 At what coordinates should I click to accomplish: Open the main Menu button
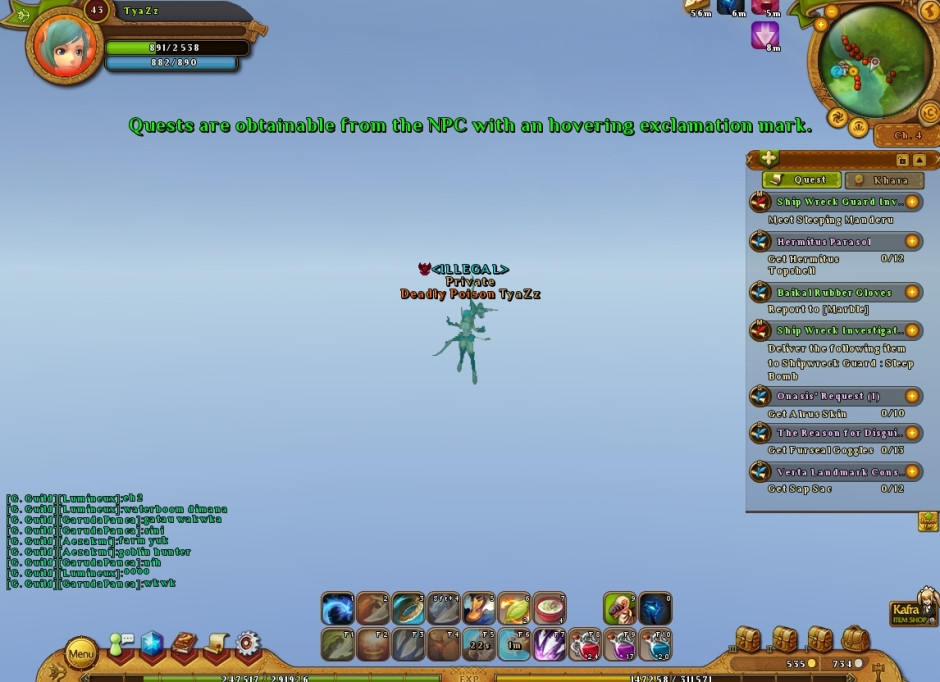tap(81, 655)
